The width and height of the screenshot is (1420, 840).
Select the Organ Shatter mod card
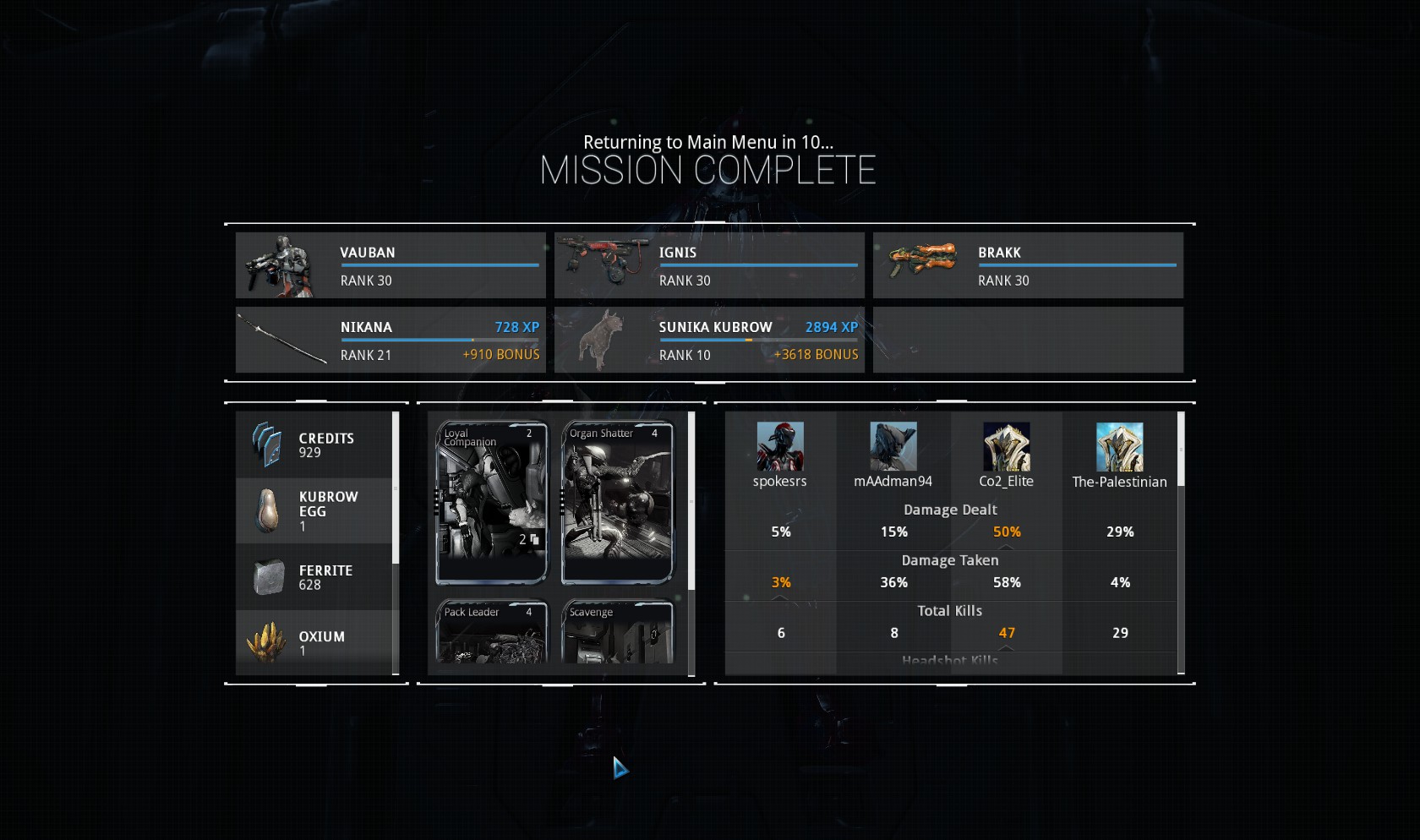[617, 502]
